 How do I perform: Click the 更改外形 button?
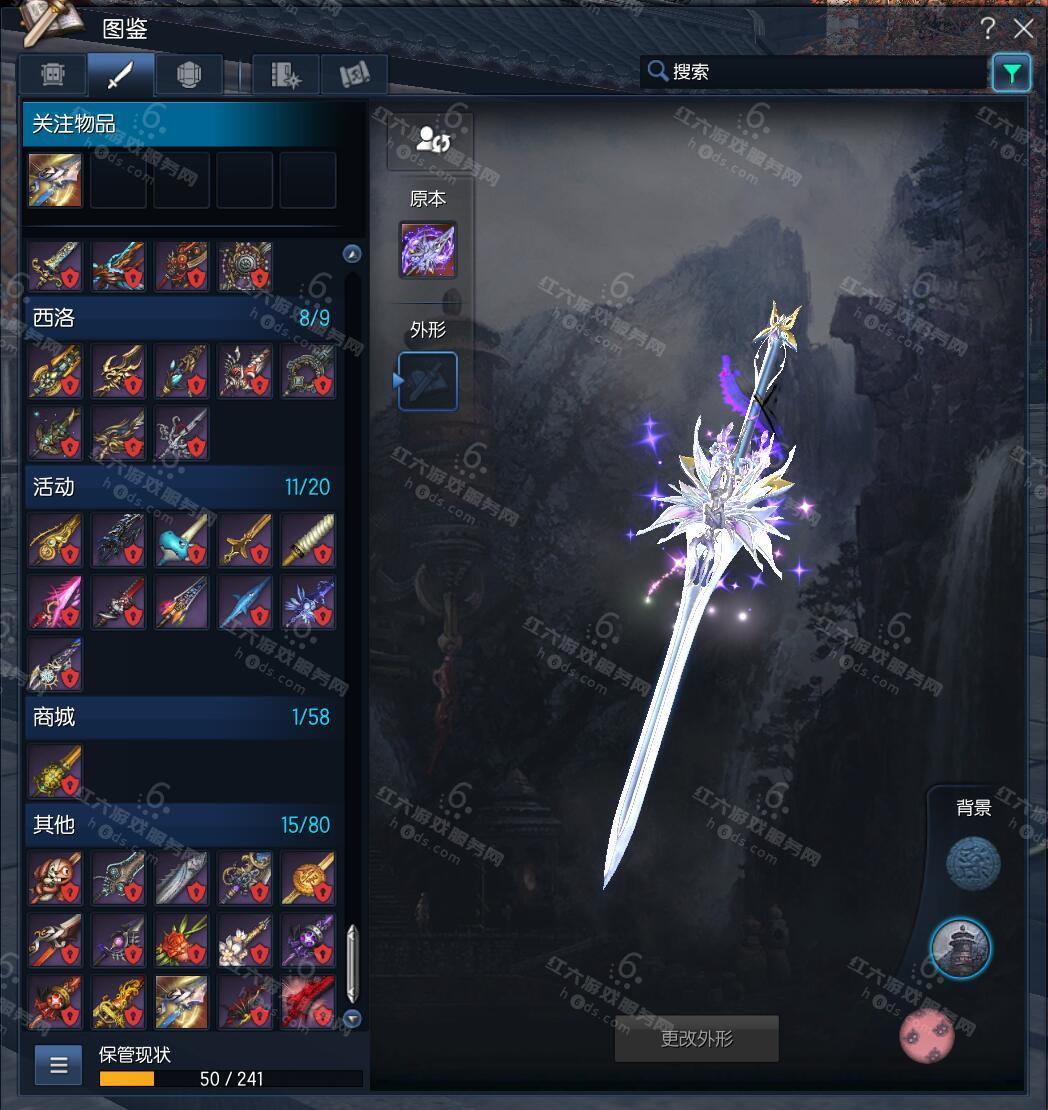pyautogui.click(x=697, y=1039)
